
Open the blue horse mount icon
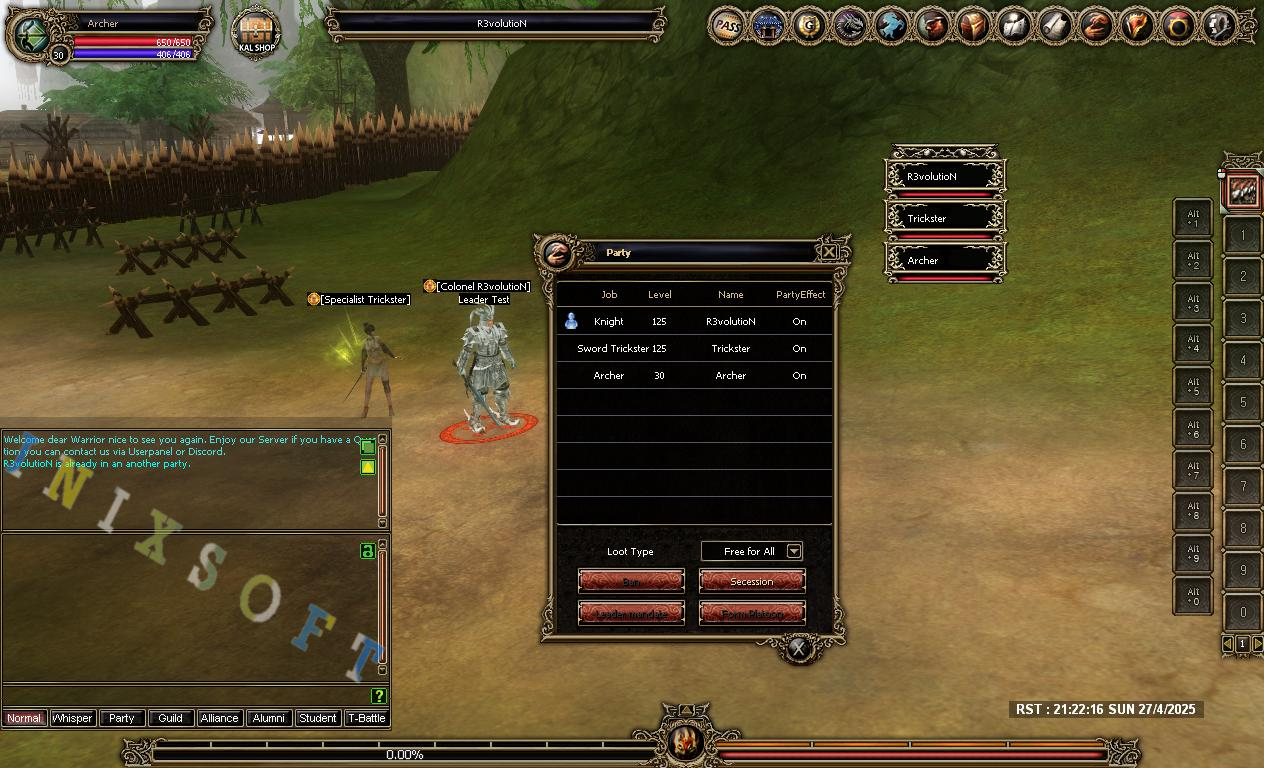pyautogui.click(x=891, y=26)
